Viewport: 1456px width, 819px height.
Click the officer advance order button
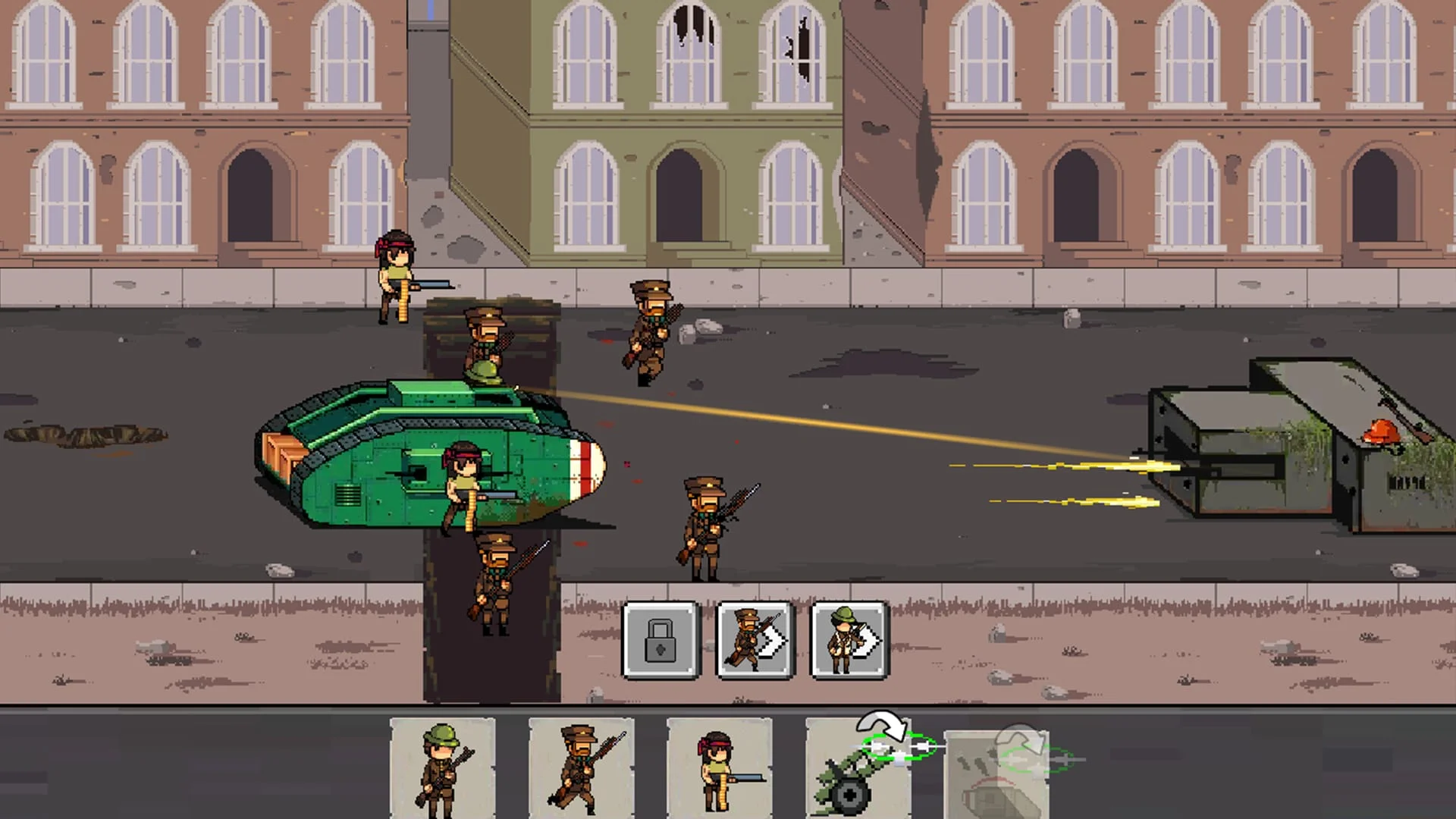click(755, 641)
